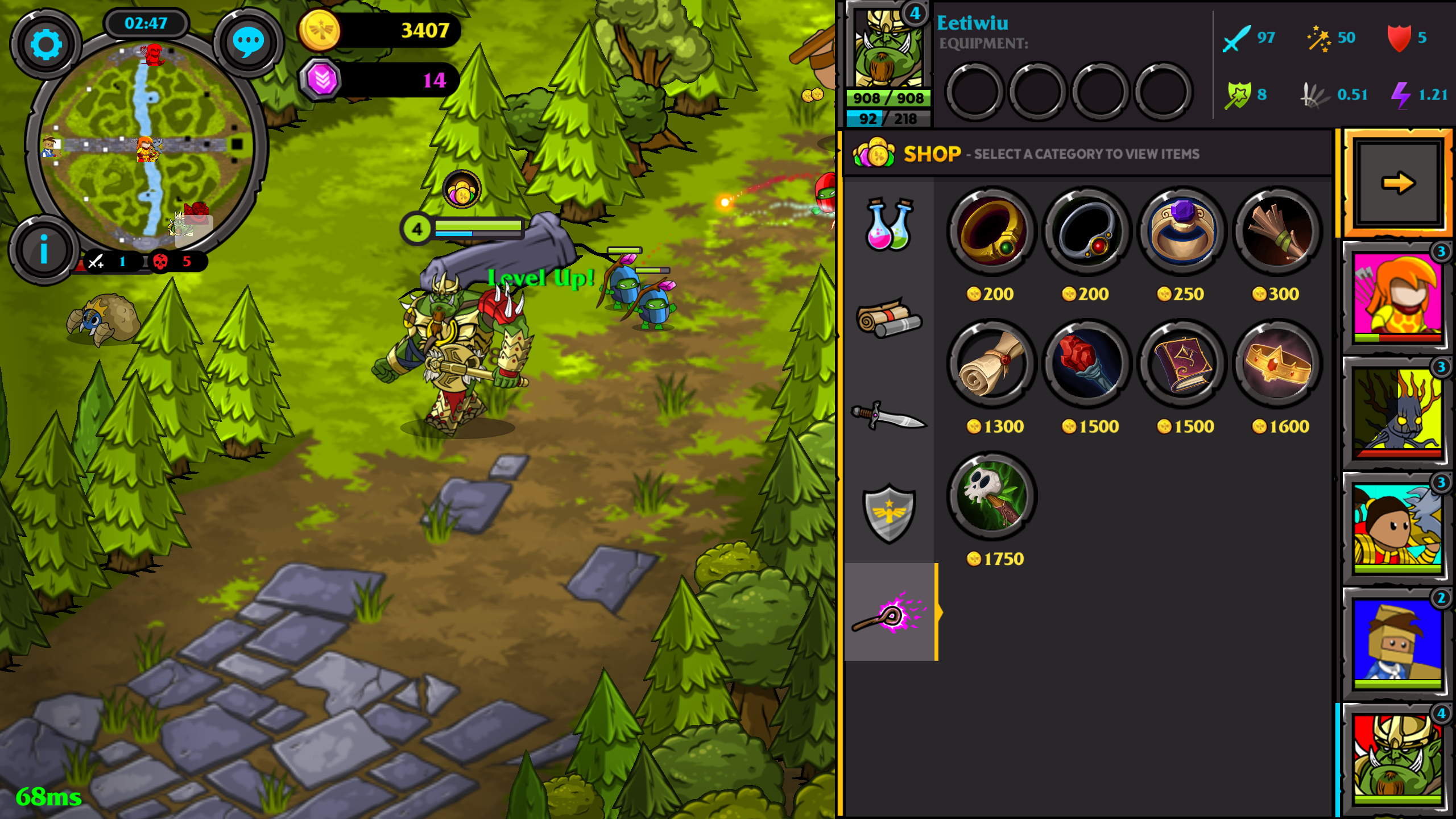
Task: Open the chat bubble button
Action: pos(248,43)
